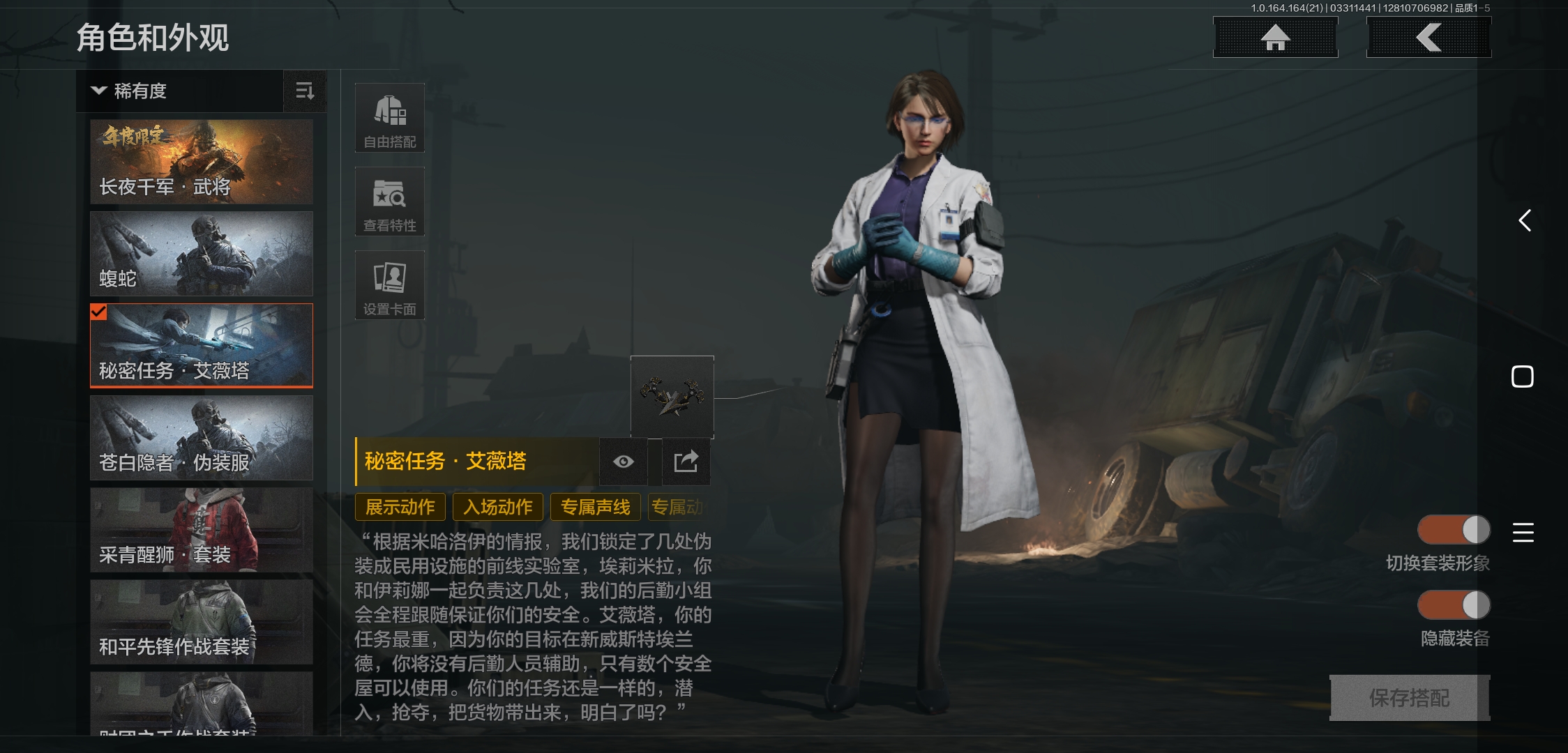Click the sort order icon beside 稀有度
Image resolution: width=1568 pixels, height=753 pixels.
[305, 91]
